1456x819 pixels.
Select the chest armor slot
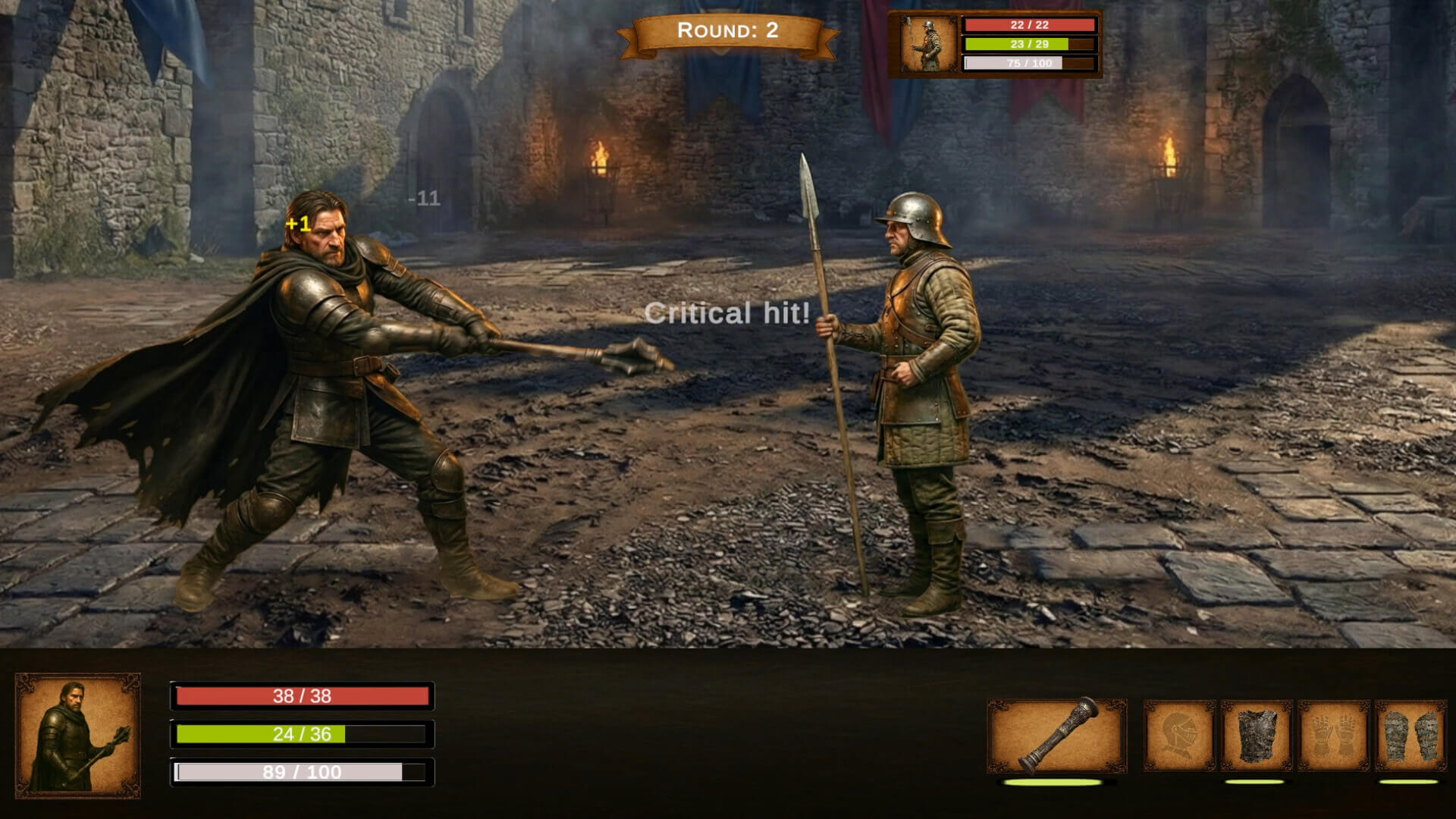1257,736
